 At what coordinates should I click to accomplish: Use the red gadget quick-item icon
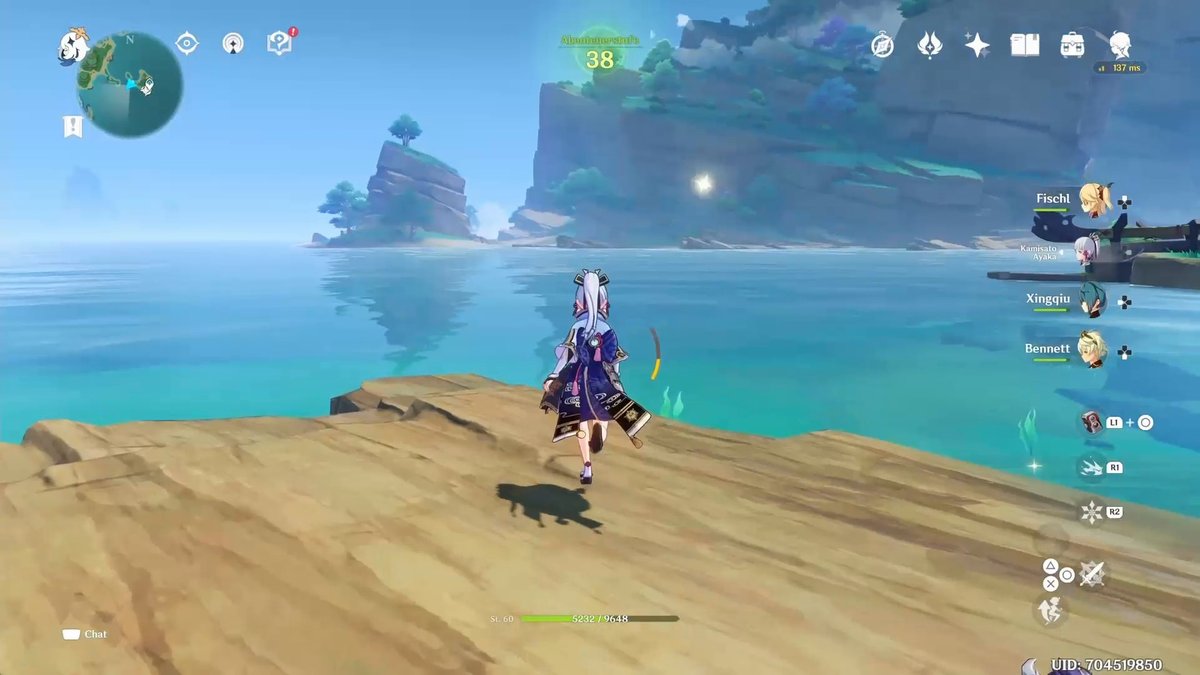[1091, 422]
